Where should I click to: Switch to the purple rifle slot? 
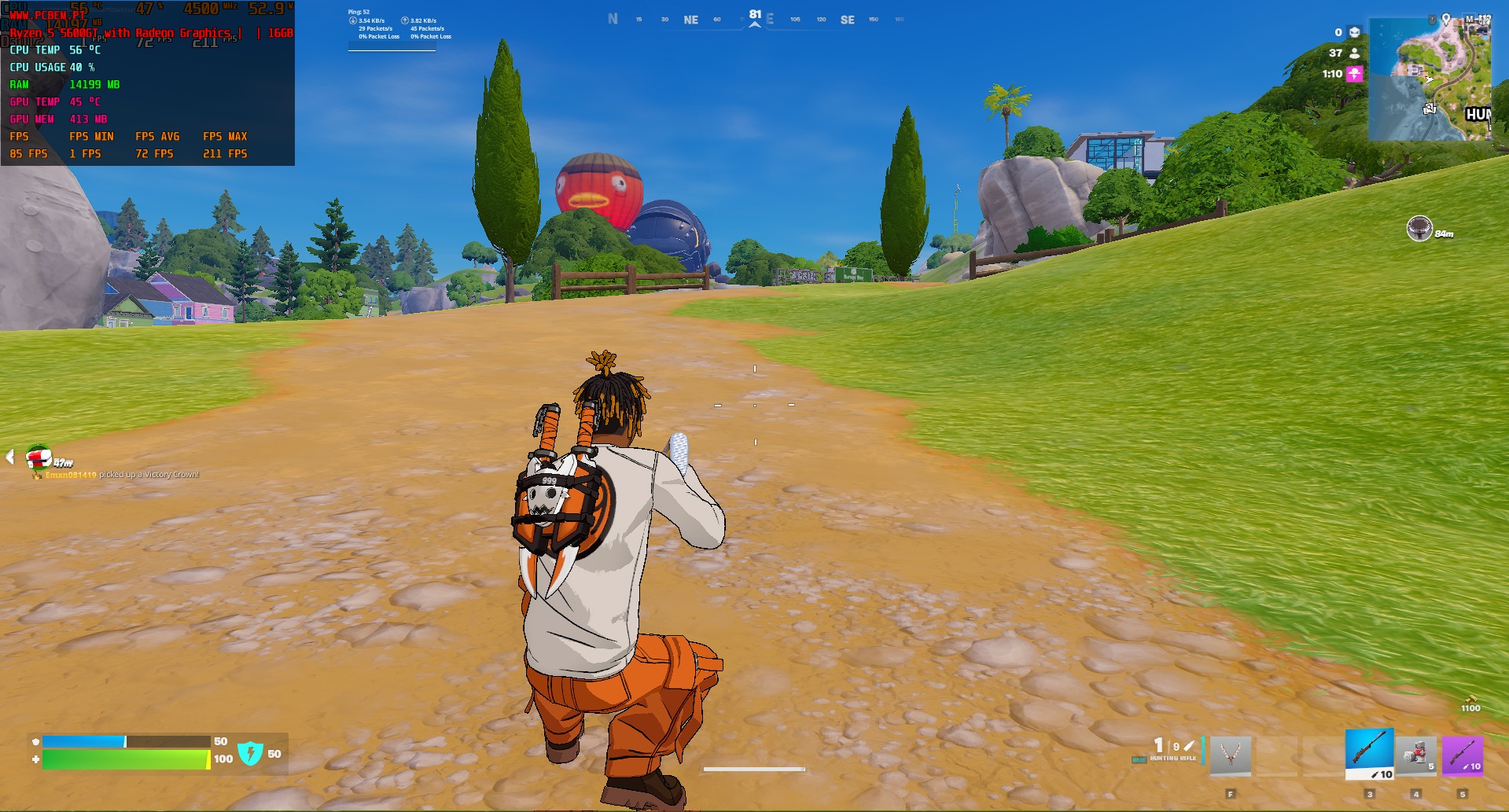point(1462,755)
